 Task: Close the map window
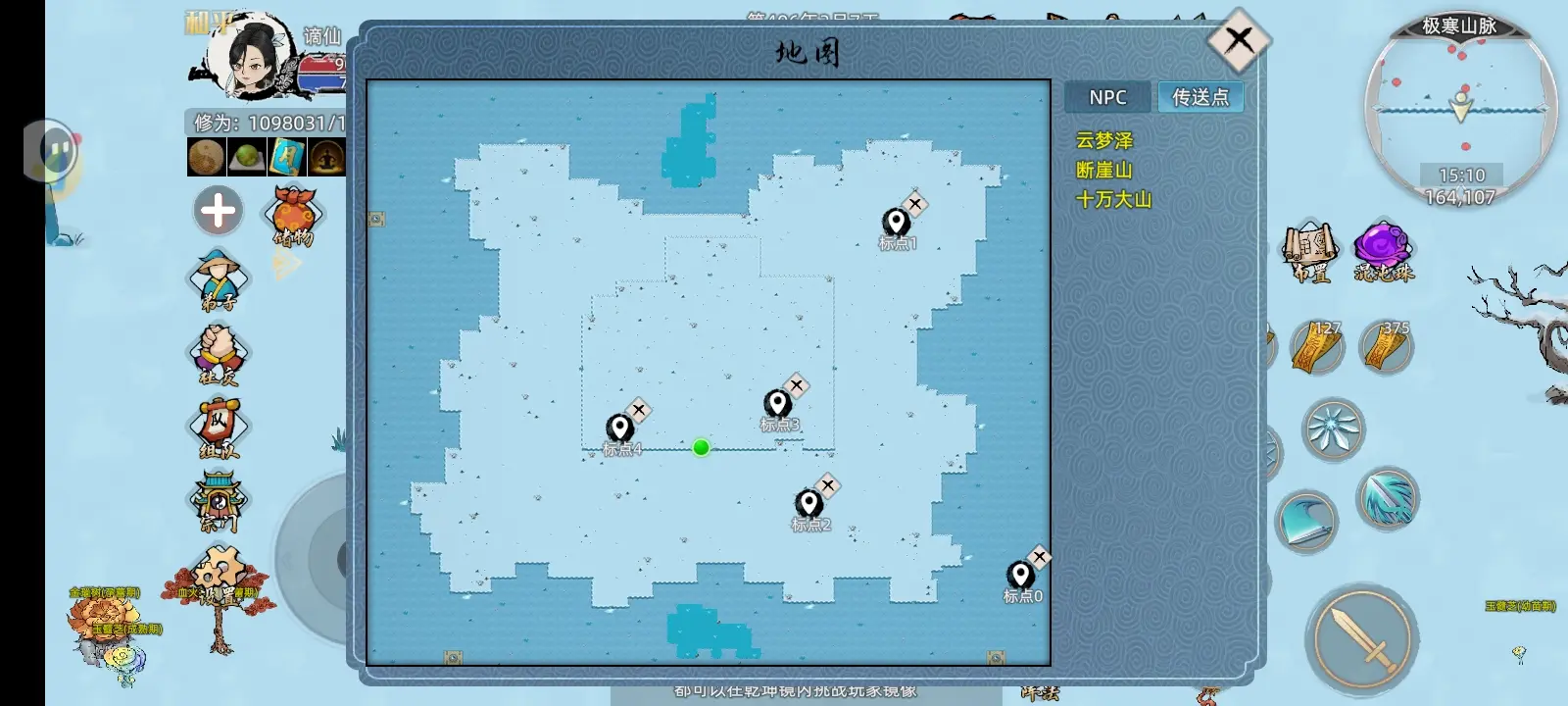pyautogui.click(x=1238, y=40)
